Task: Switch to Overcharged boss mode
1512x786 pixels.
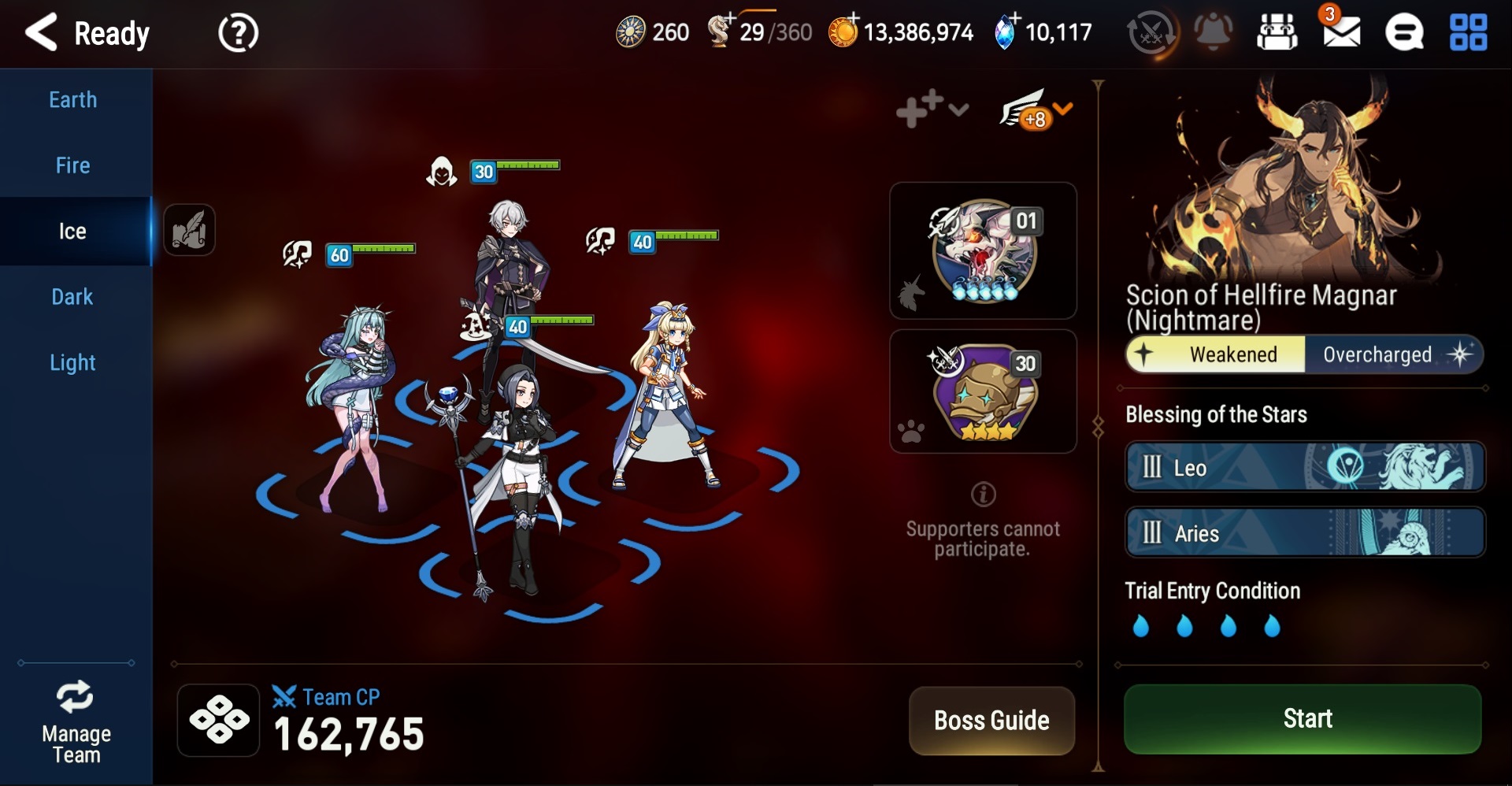Action: (1392, 354)
